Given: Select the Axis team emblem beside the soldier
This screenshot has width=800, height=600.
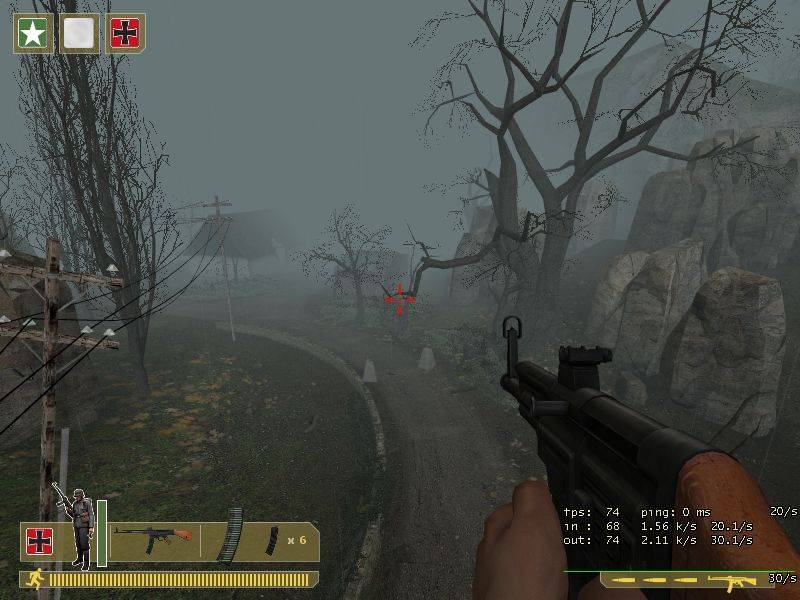Looking at the screenshot, I should coord(40,542).
